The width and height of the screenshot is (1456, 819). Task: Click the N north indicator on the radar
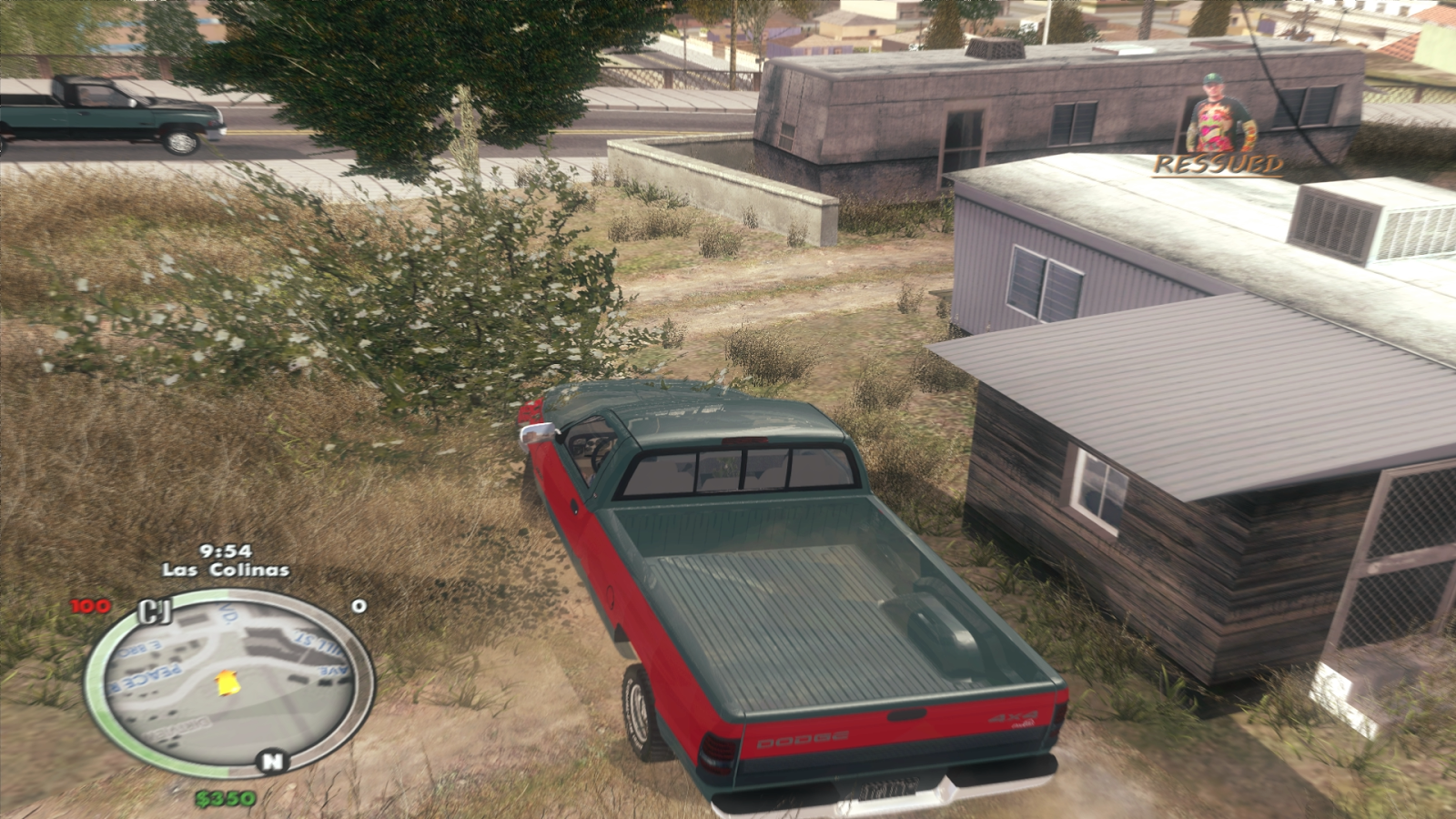271,760
